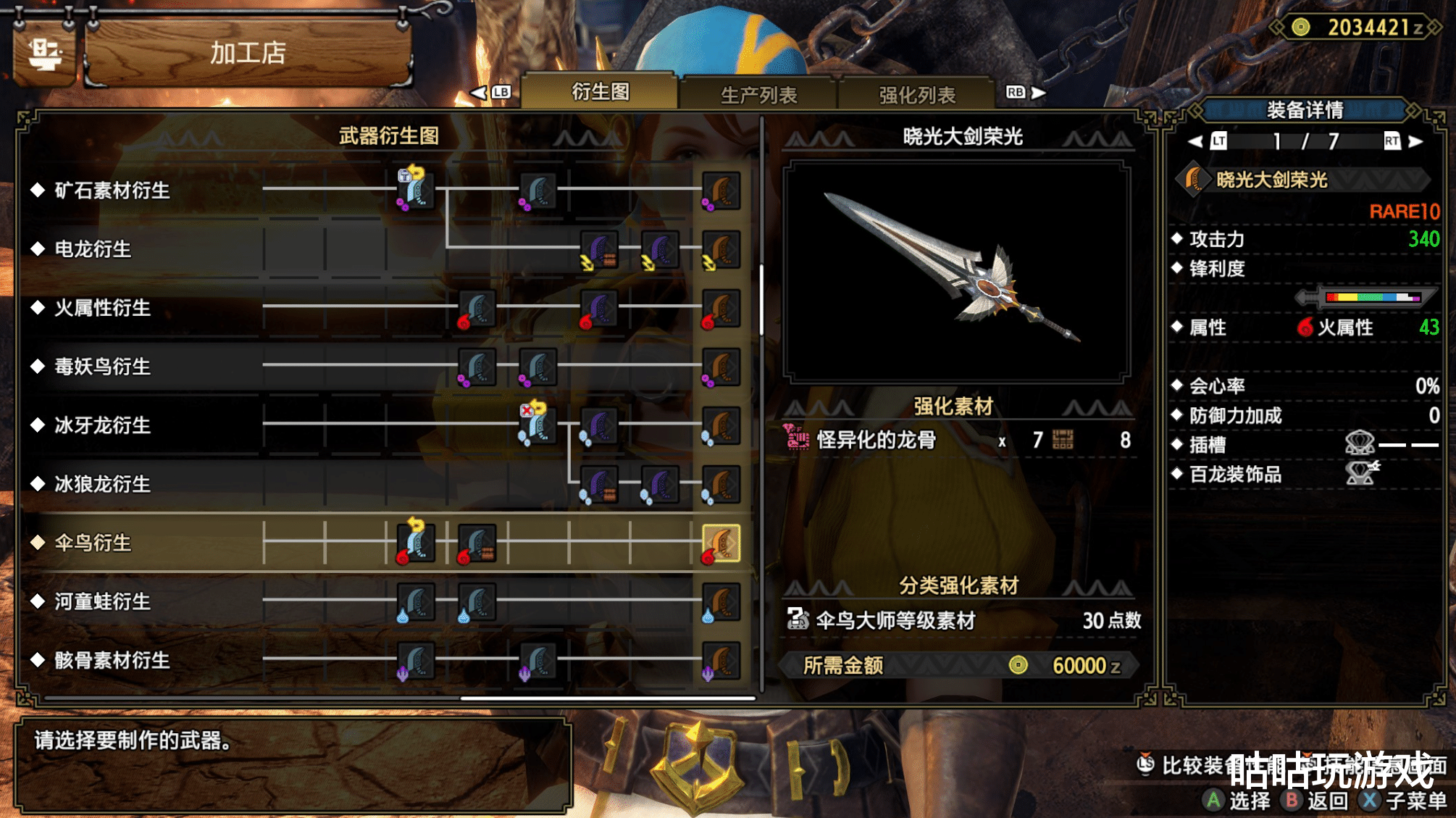1456x818 pixels.
Task: Click the 伞鸟衍生 row label
Action: (x=93, y=543)
